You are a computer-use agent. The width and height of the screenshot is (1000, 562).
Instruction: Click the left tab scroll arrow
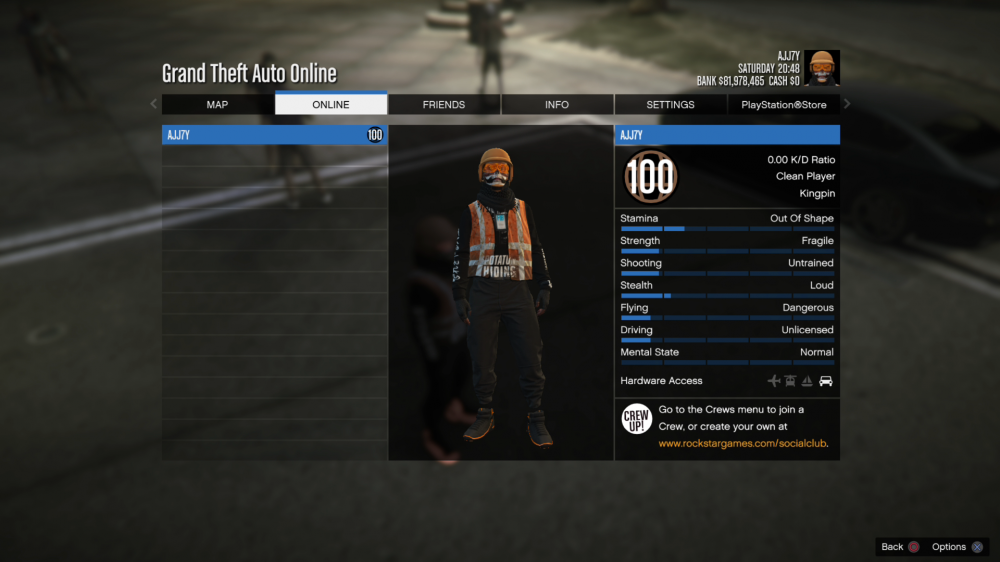(153, 104)
